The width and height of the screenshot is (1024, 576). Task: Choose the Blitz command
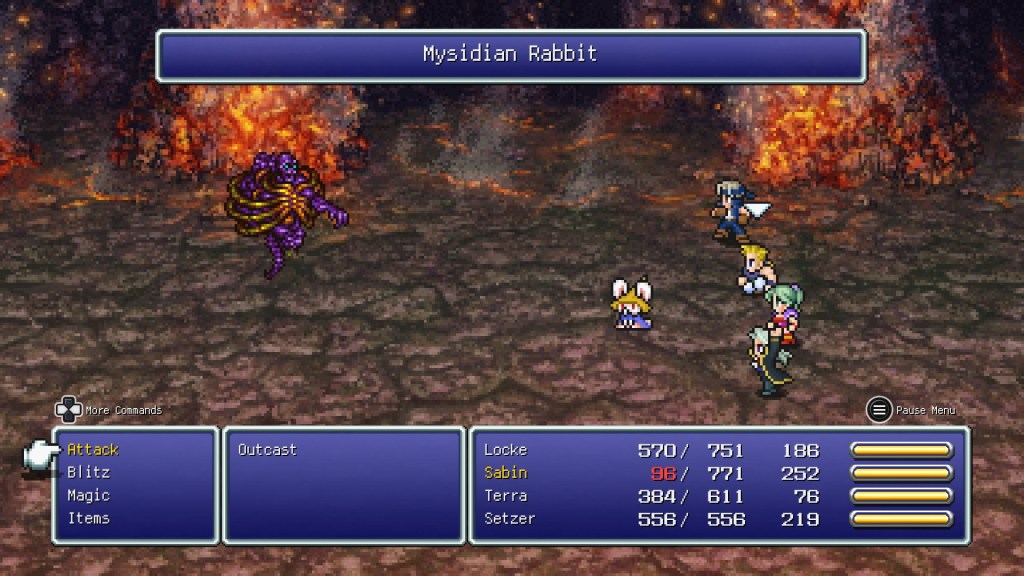pyautogui.click(x=88, y=473)
